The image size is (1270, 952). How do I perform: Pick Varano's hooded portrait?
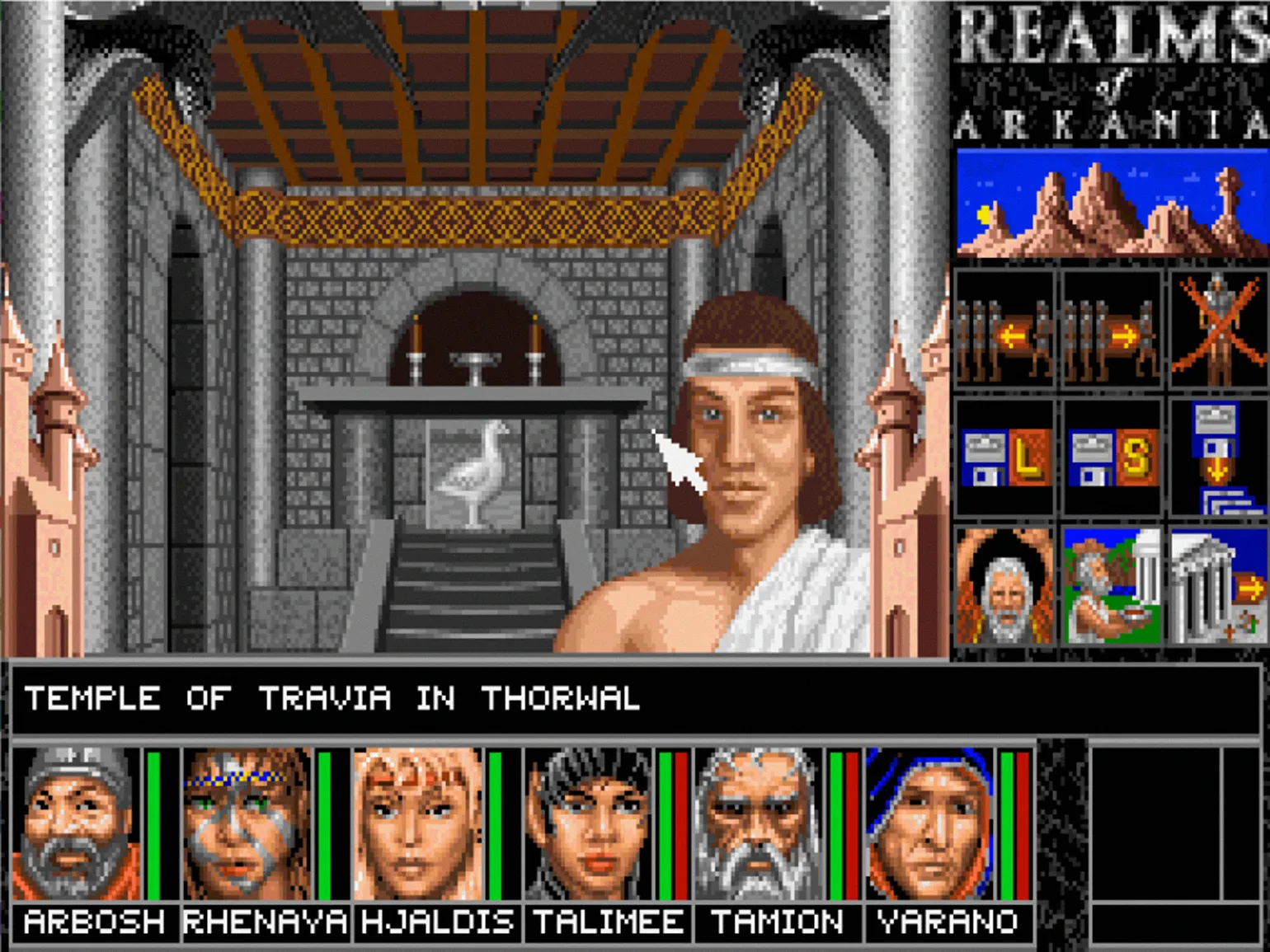pos(930,823)
